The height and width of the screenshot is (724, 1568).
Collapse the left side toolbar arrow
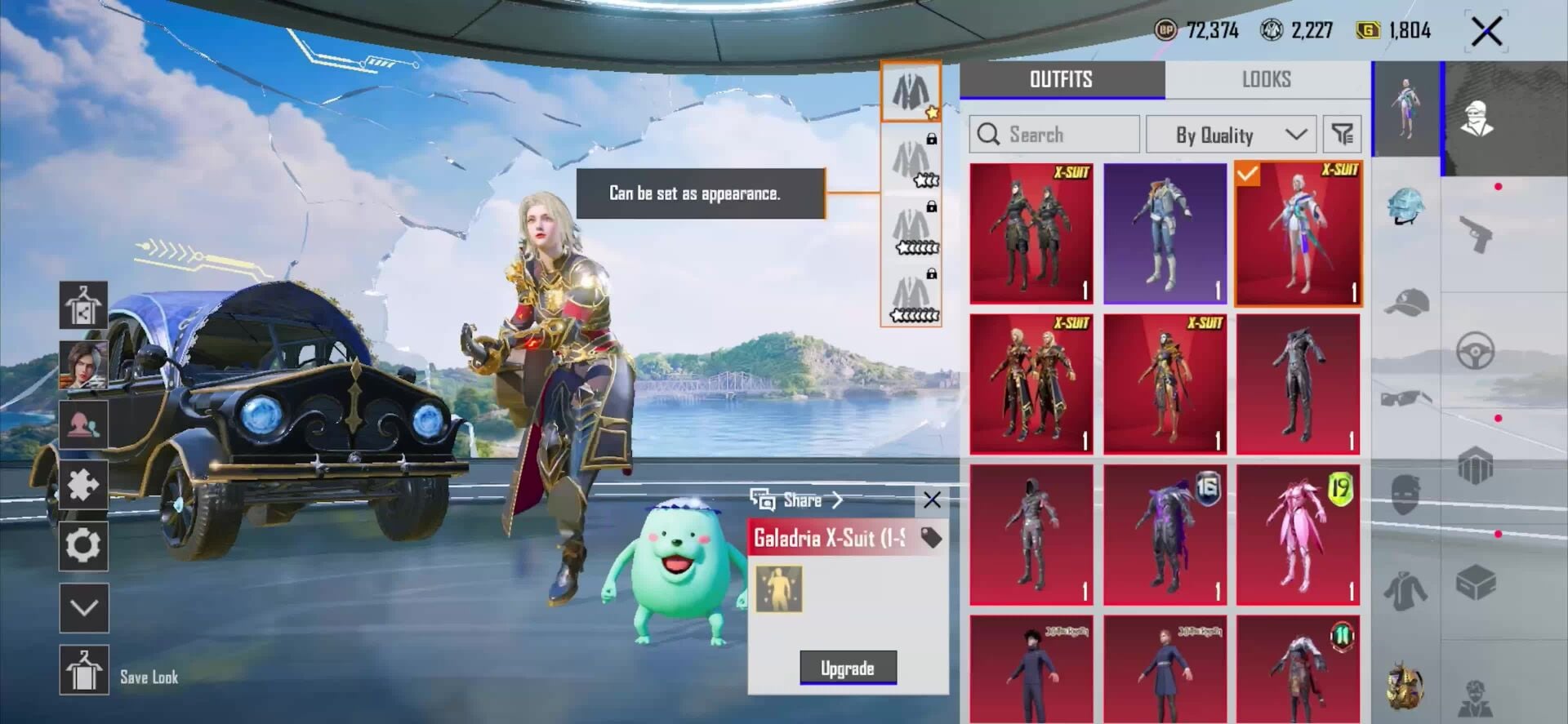click(x=84, y=607)
